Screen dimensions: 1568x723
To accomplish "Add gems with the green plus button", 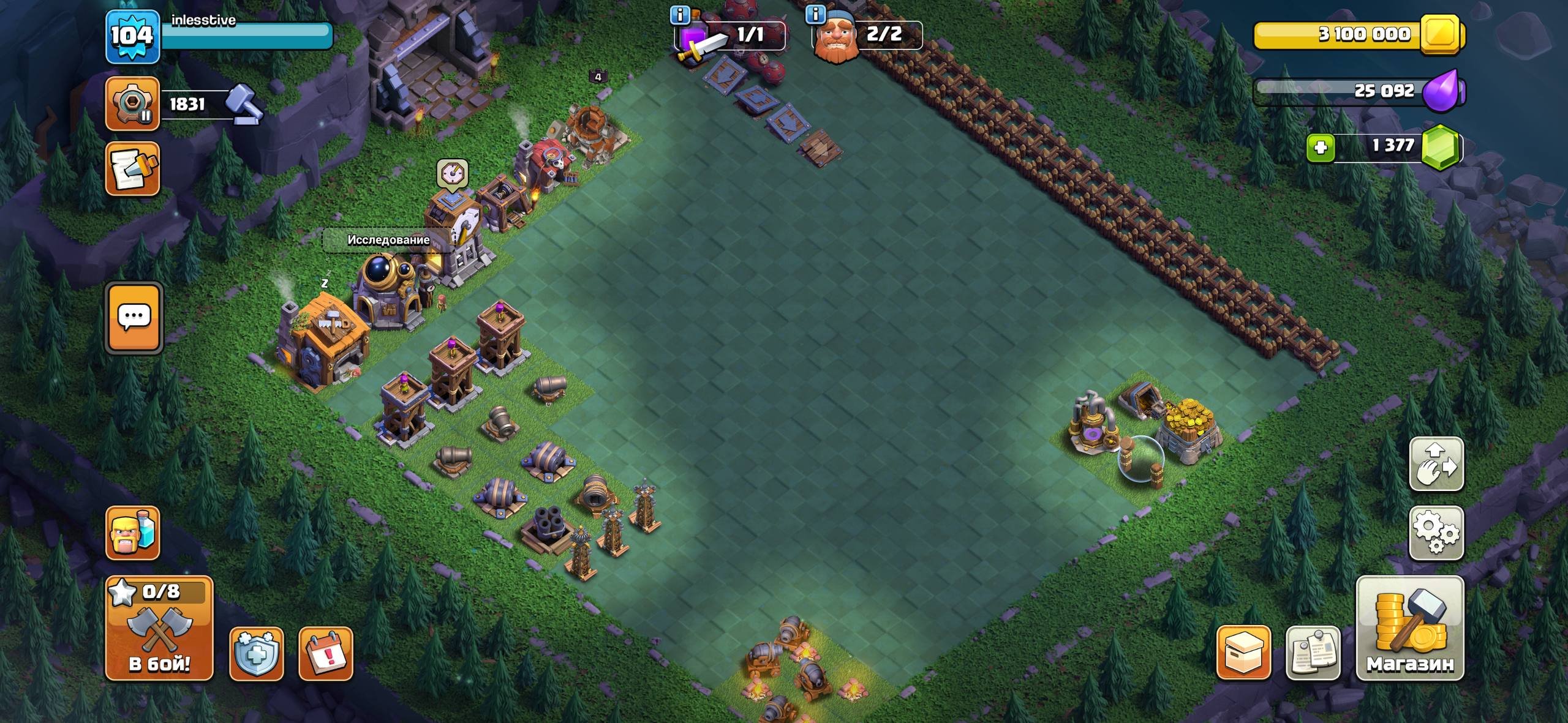I will click(1321, 148).
